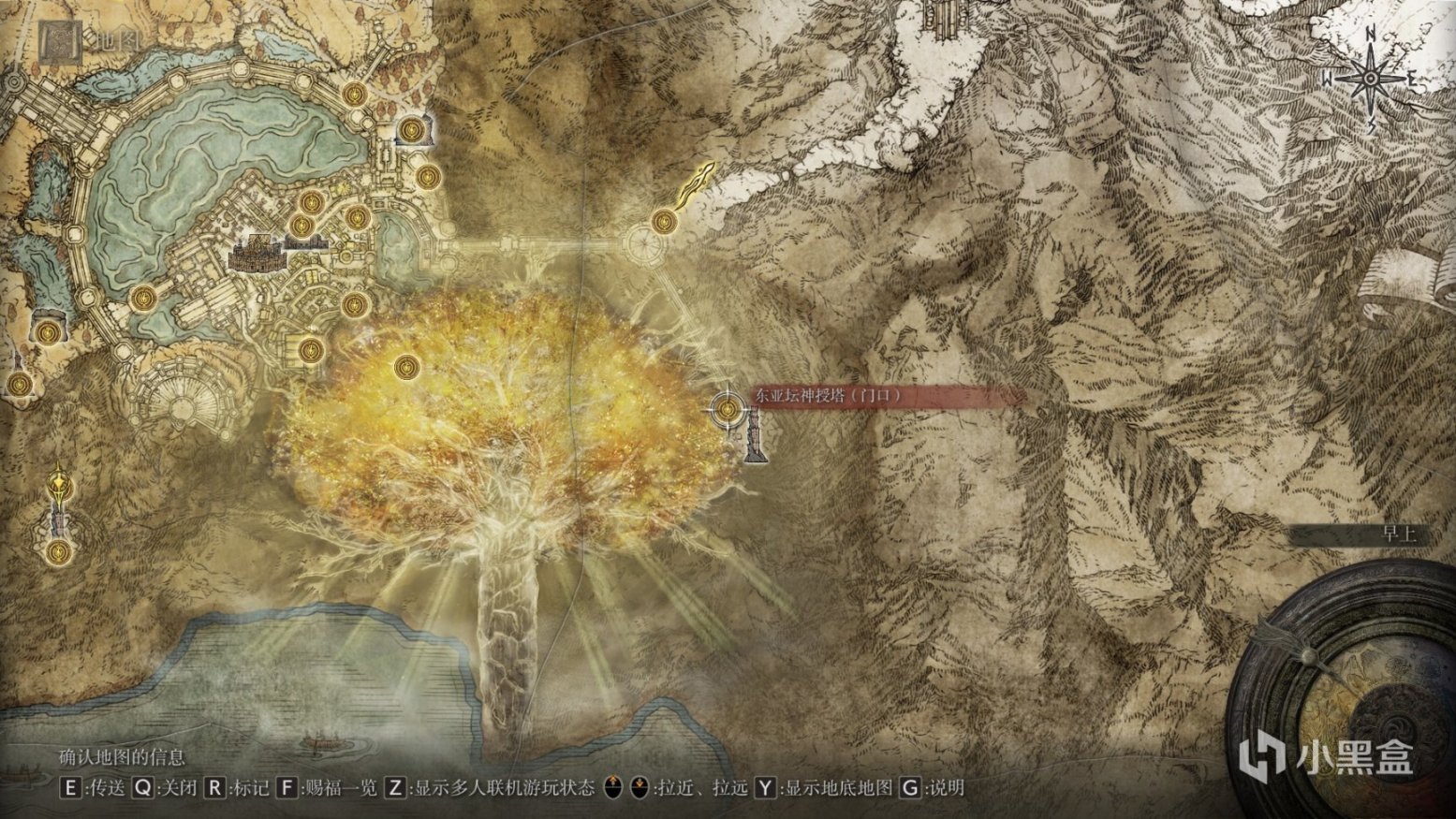Select the highlighted East Altus Divine Tower grace
This screenshot has width=1456, height=819.
pos(728,409)
